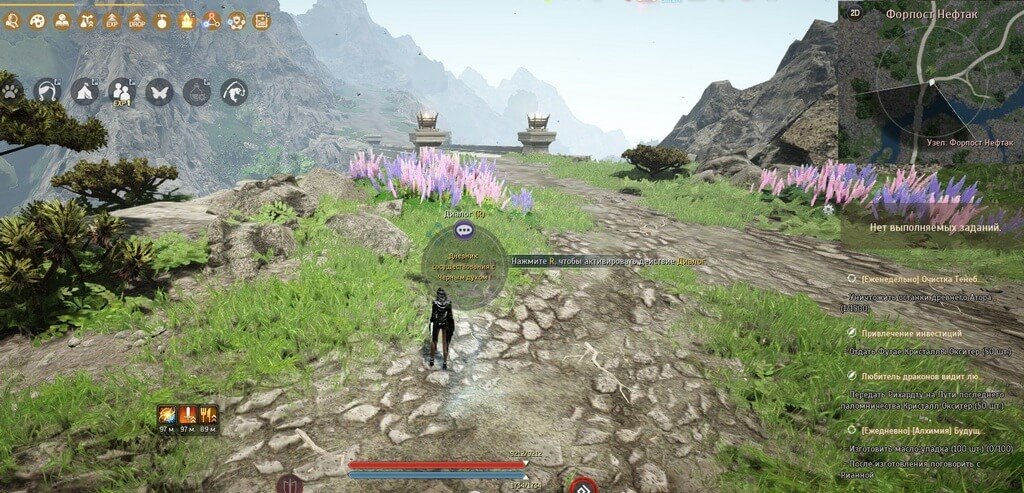The width and height of the screenshot is (1024, 493).
Task: Click the pet paw icon
Action: [x=11, y=92]
